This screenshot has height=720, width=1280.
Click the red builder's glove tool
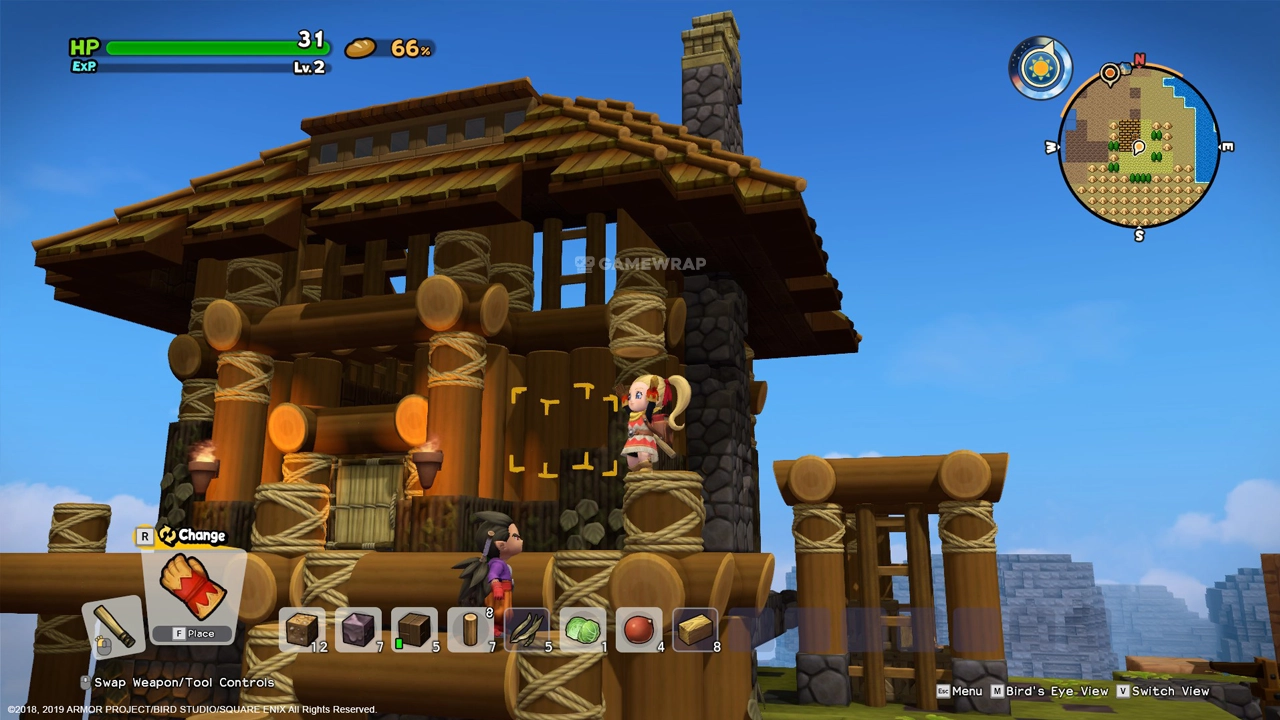[195, 590]
